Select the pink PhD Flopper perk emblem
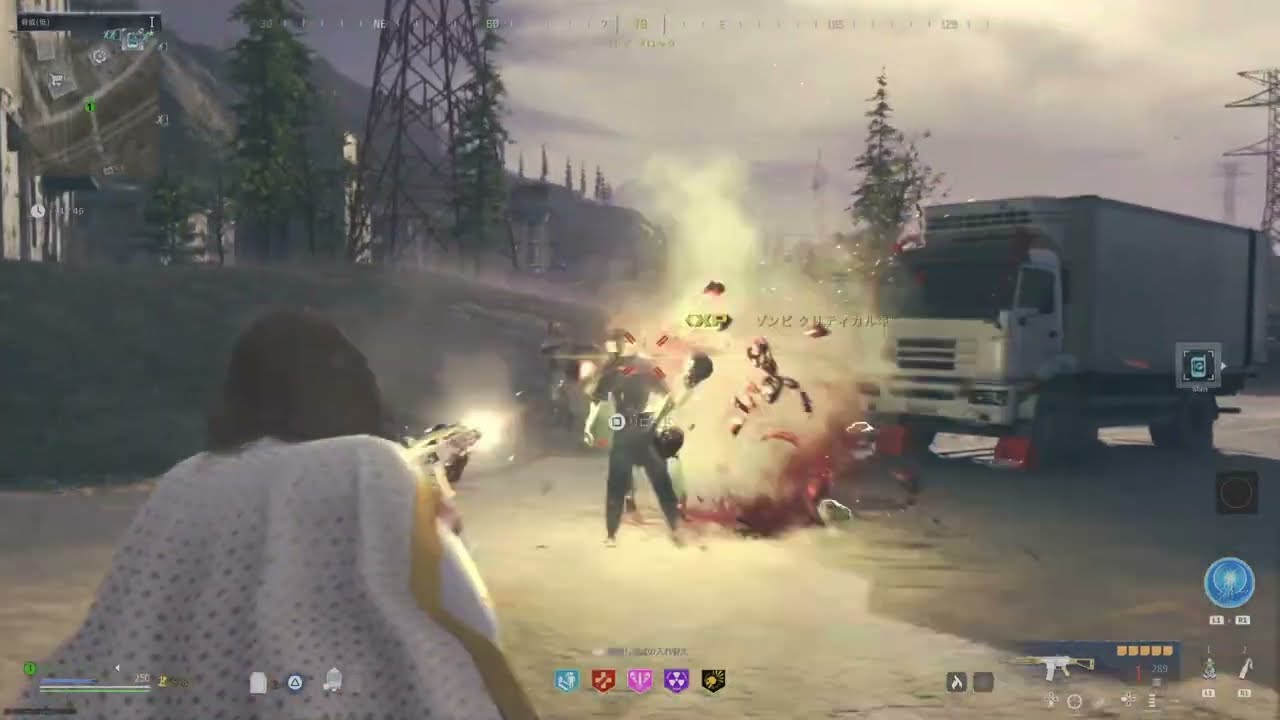1280x720 pixels. coord(641,681)
